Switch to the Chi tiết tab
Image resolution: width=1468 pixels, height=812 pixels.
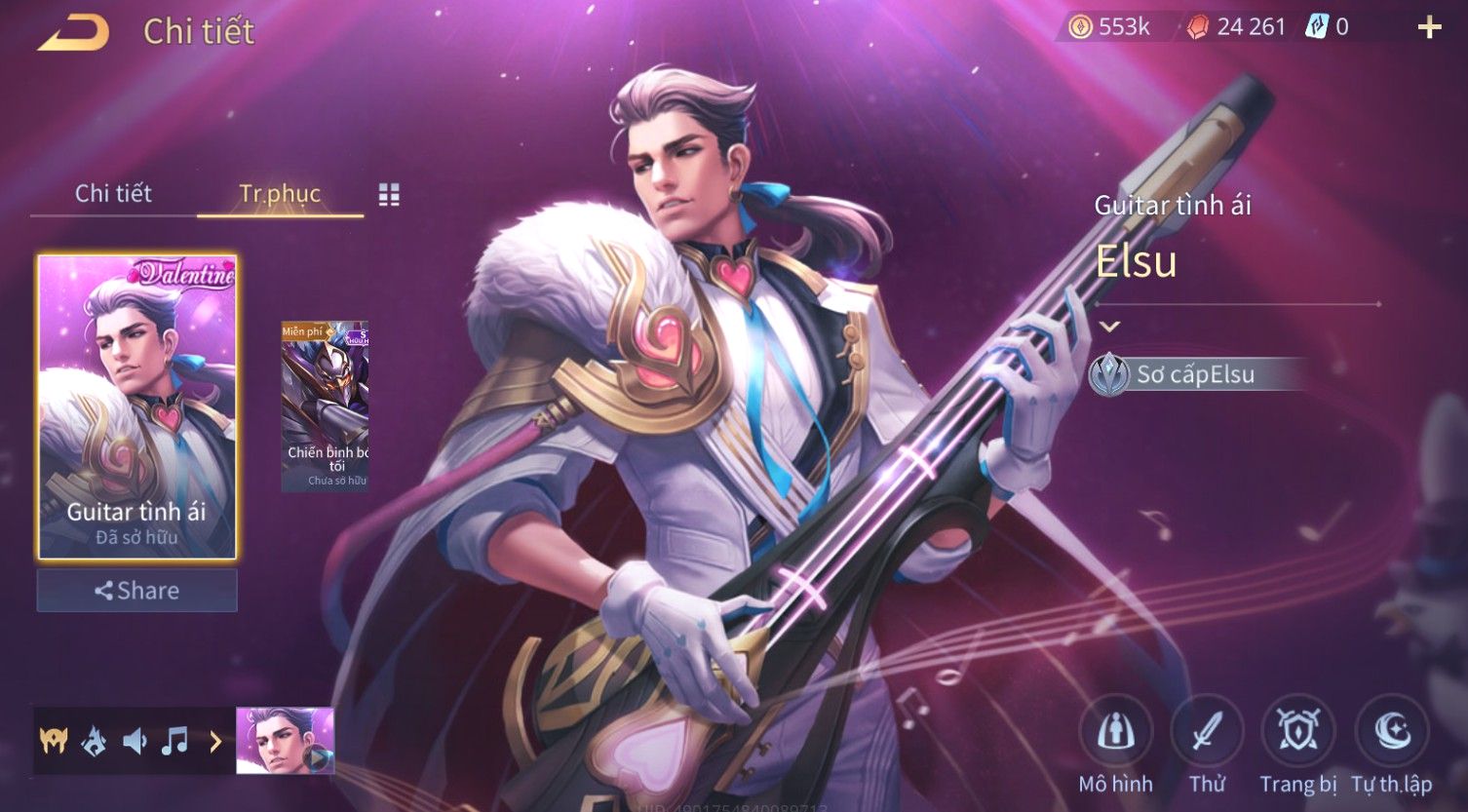click(113, 193)
